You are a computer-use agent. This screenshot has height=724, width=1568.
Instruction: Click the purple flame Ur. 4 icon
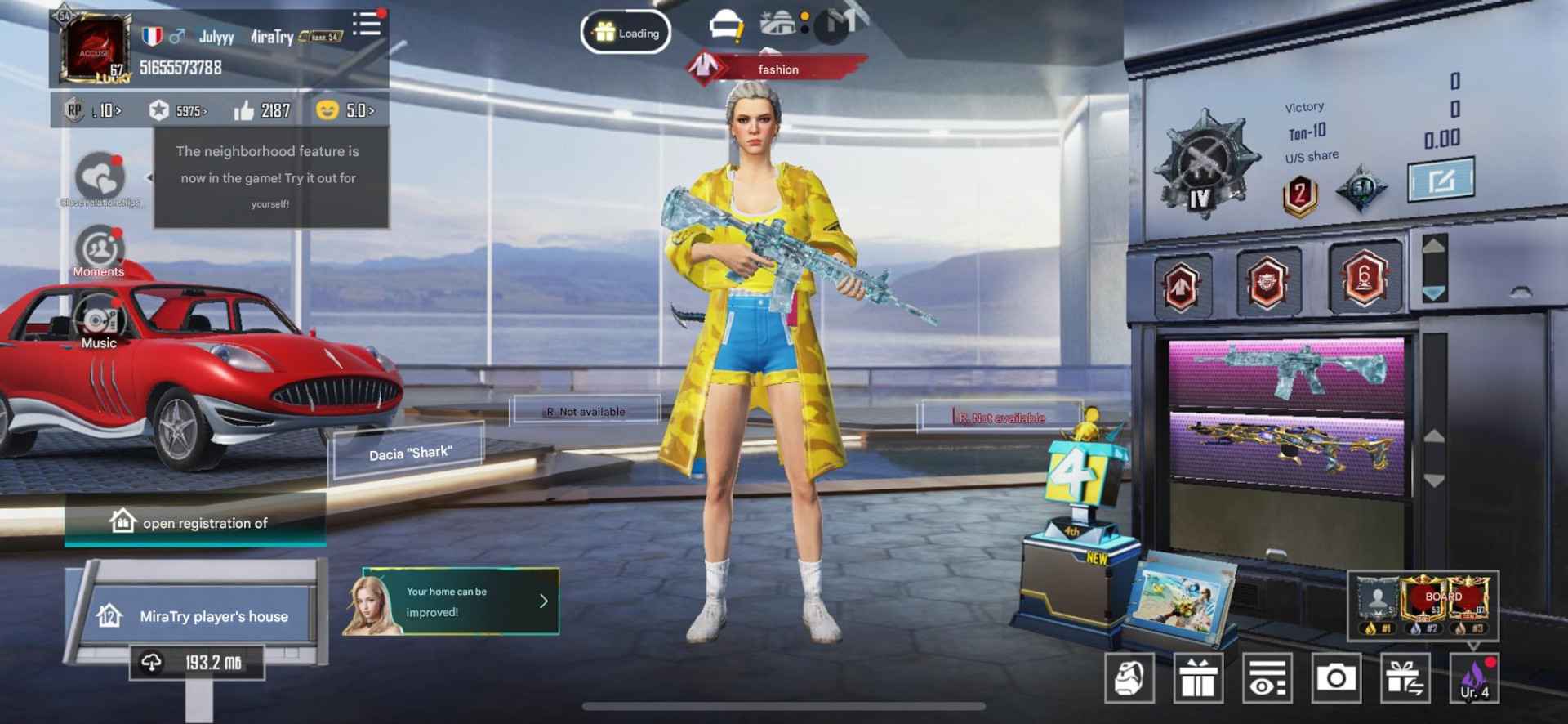tap(1476, 677)
